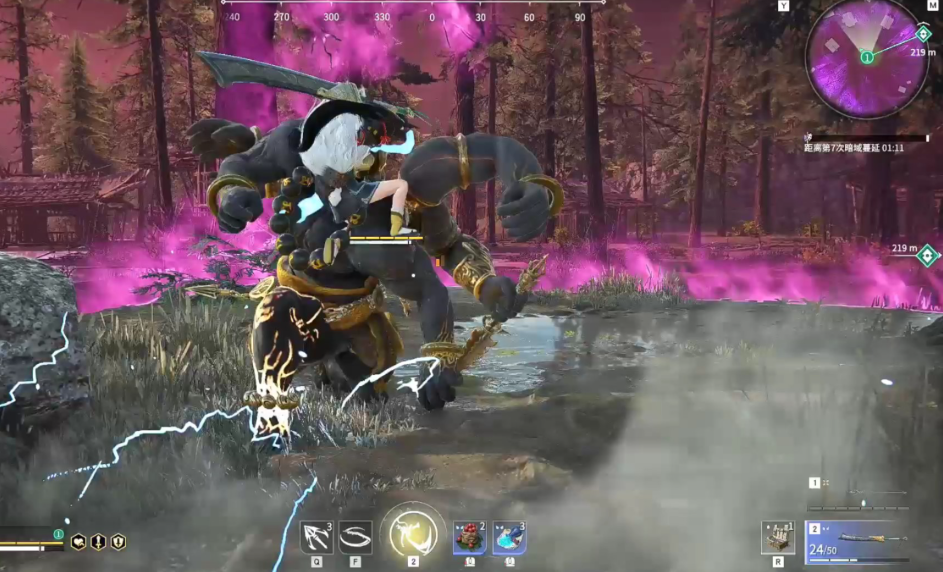This screenshot has height=572, width=943.
Task: Select the R-key item slot
Action: click(x=778, y=537)
